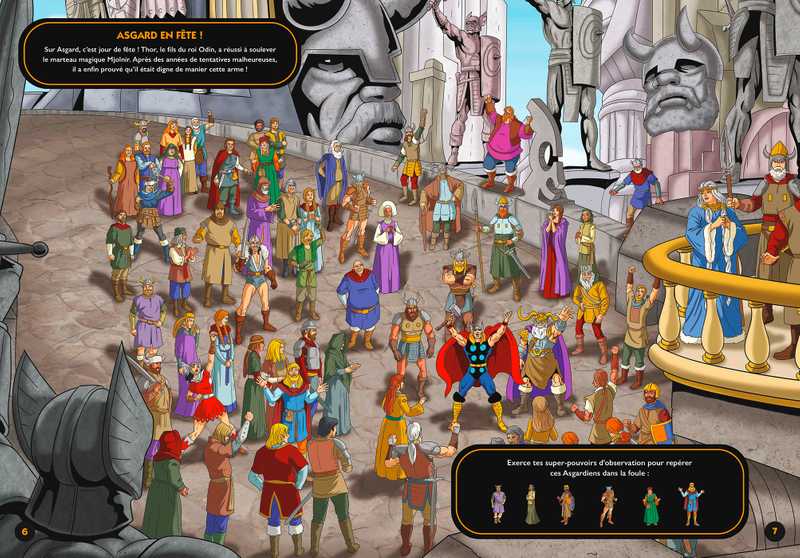Pick the orange-and-purple robed man thumbnail
The image size is (800, 558).
click(567, 504)
